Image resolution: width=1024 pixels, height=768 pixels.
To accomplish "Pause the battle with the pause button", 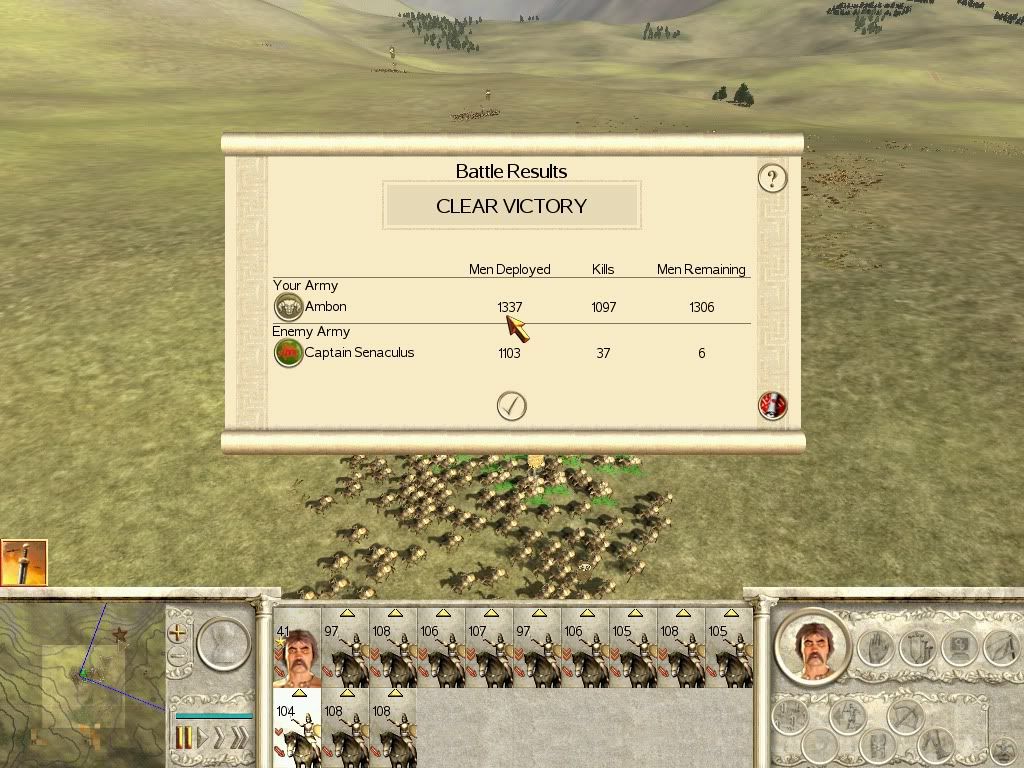I will click(184, 739).
